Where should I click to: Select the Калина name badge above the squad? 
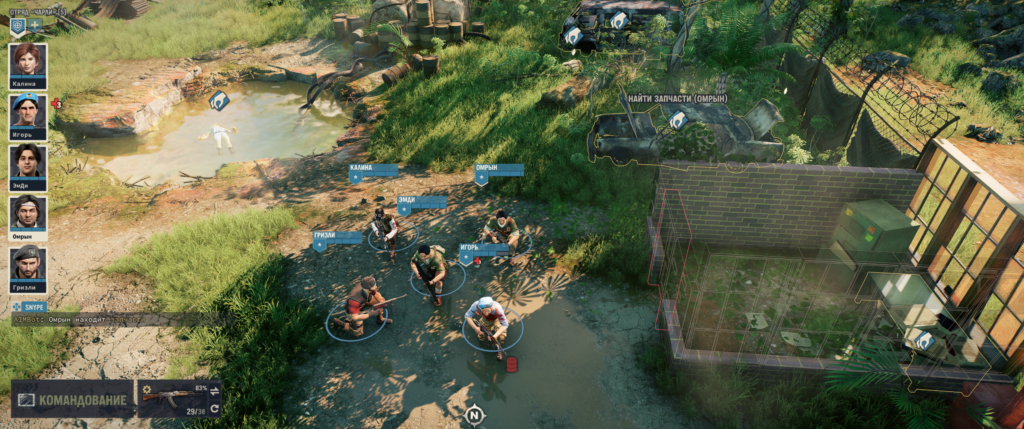pyautogui.click(x=373, y=171)
